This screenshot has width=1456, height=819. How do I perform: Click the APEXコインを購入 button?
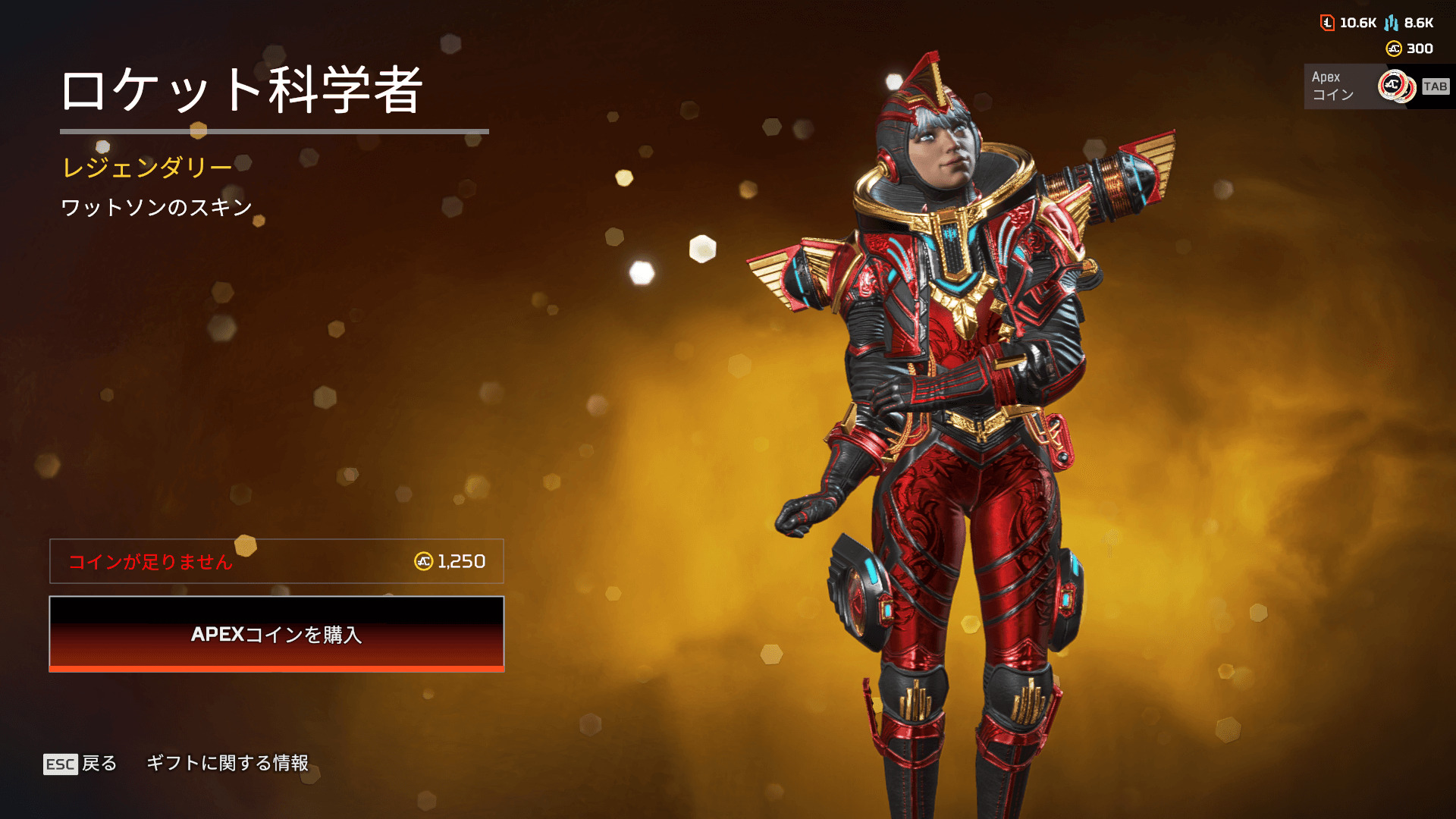click(277, 634)
